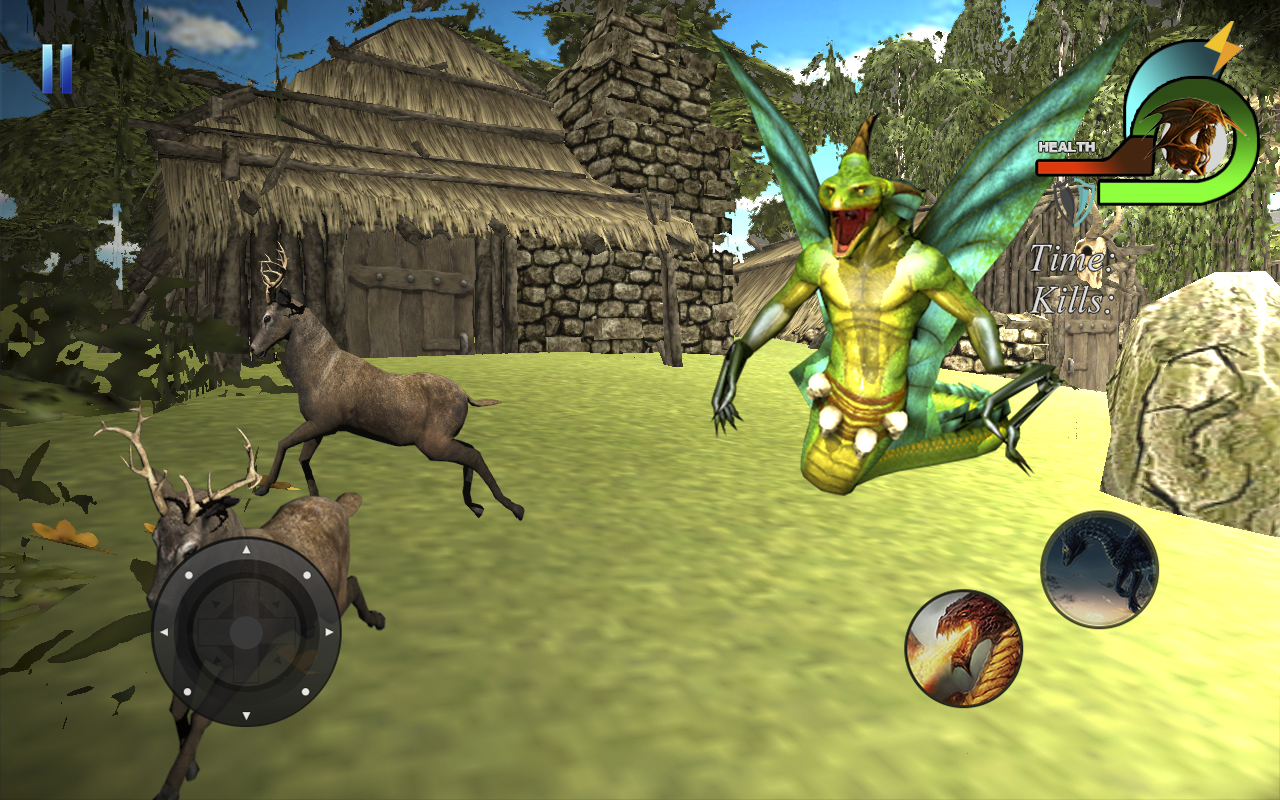This screenshot has height=800, width=1280.
Task: Select the Kills counter display
Action: point(1070,298)
